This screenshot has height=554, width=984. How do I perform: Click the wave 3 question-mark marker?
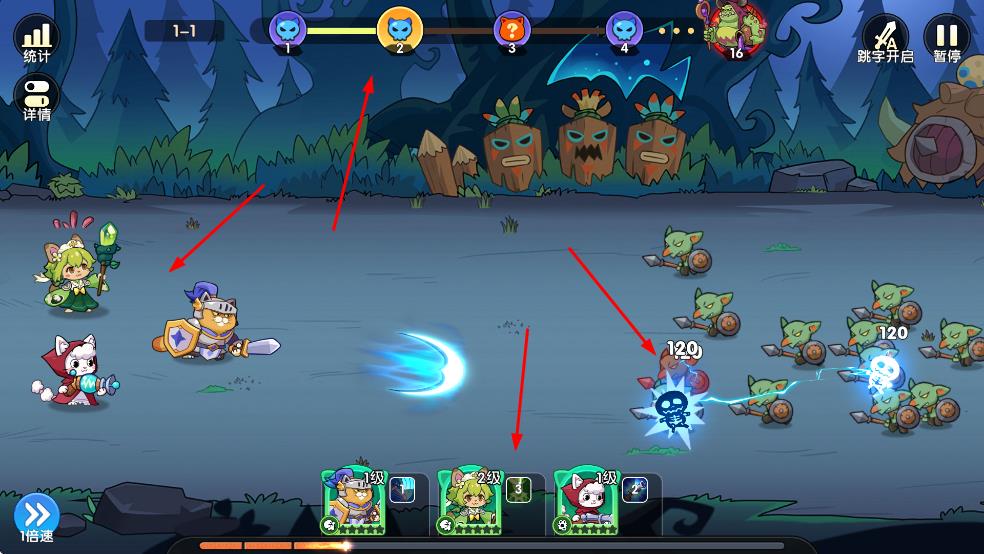pos(512,30)
